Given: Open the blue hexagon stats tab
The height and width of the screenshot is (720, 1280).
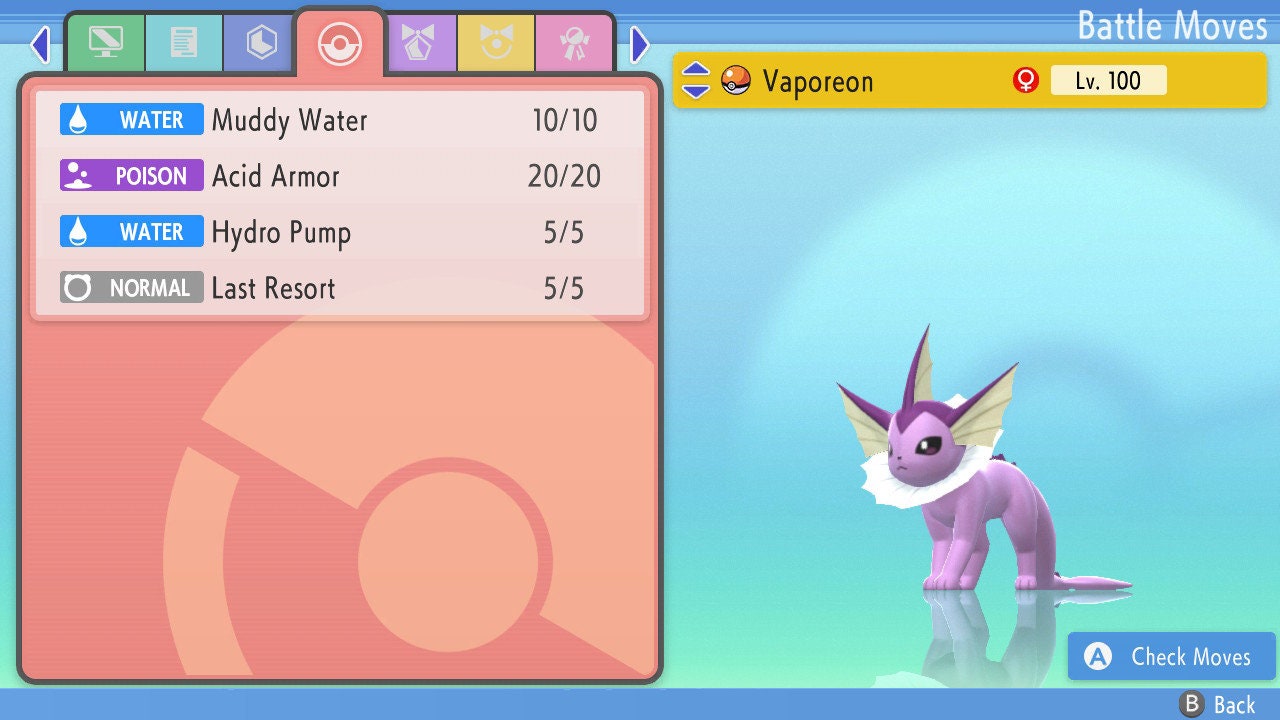Looking at the screenshot, I should coord(261,43).
